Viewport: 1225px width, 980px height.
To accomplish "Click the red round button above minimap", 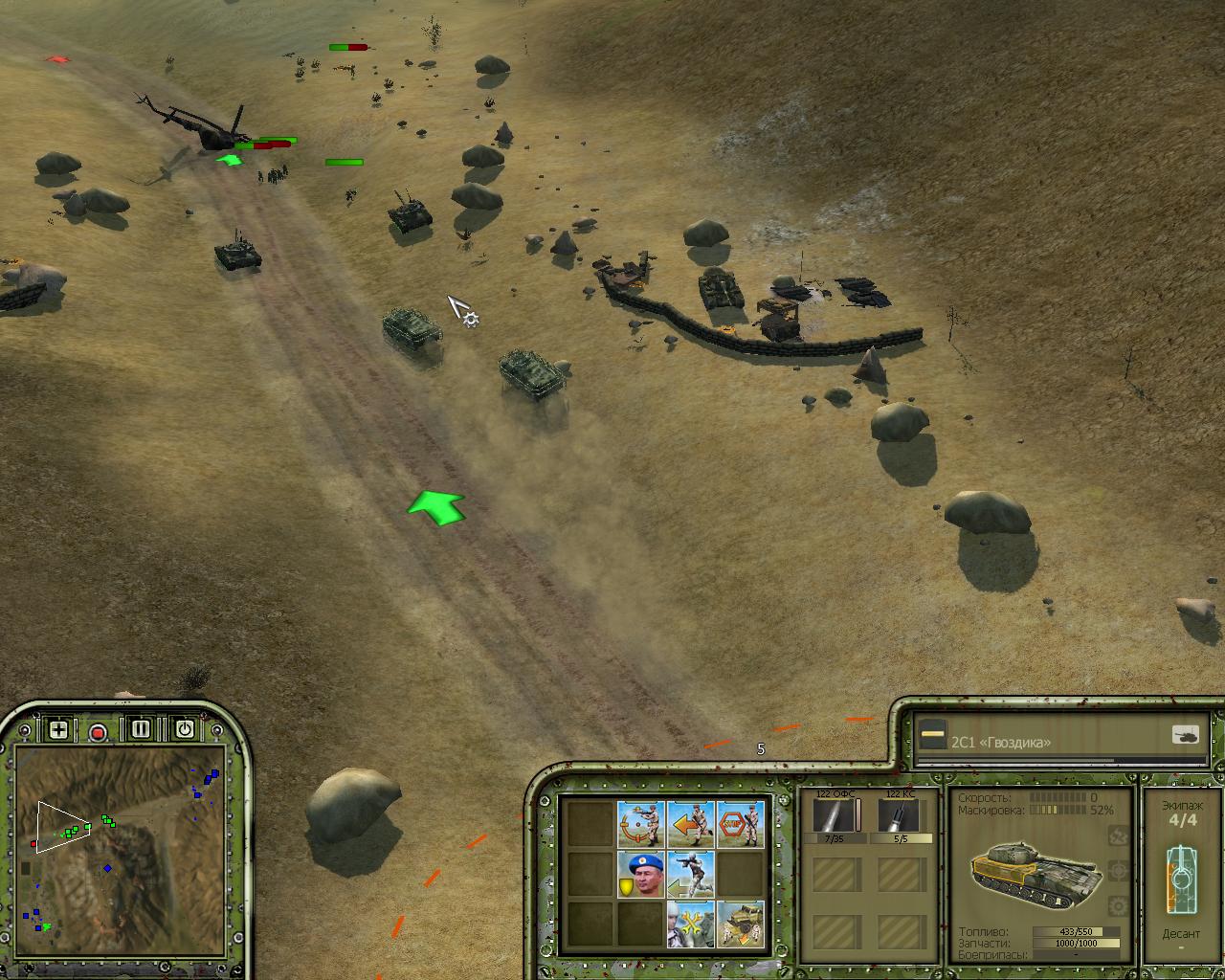I will (98, 732).
